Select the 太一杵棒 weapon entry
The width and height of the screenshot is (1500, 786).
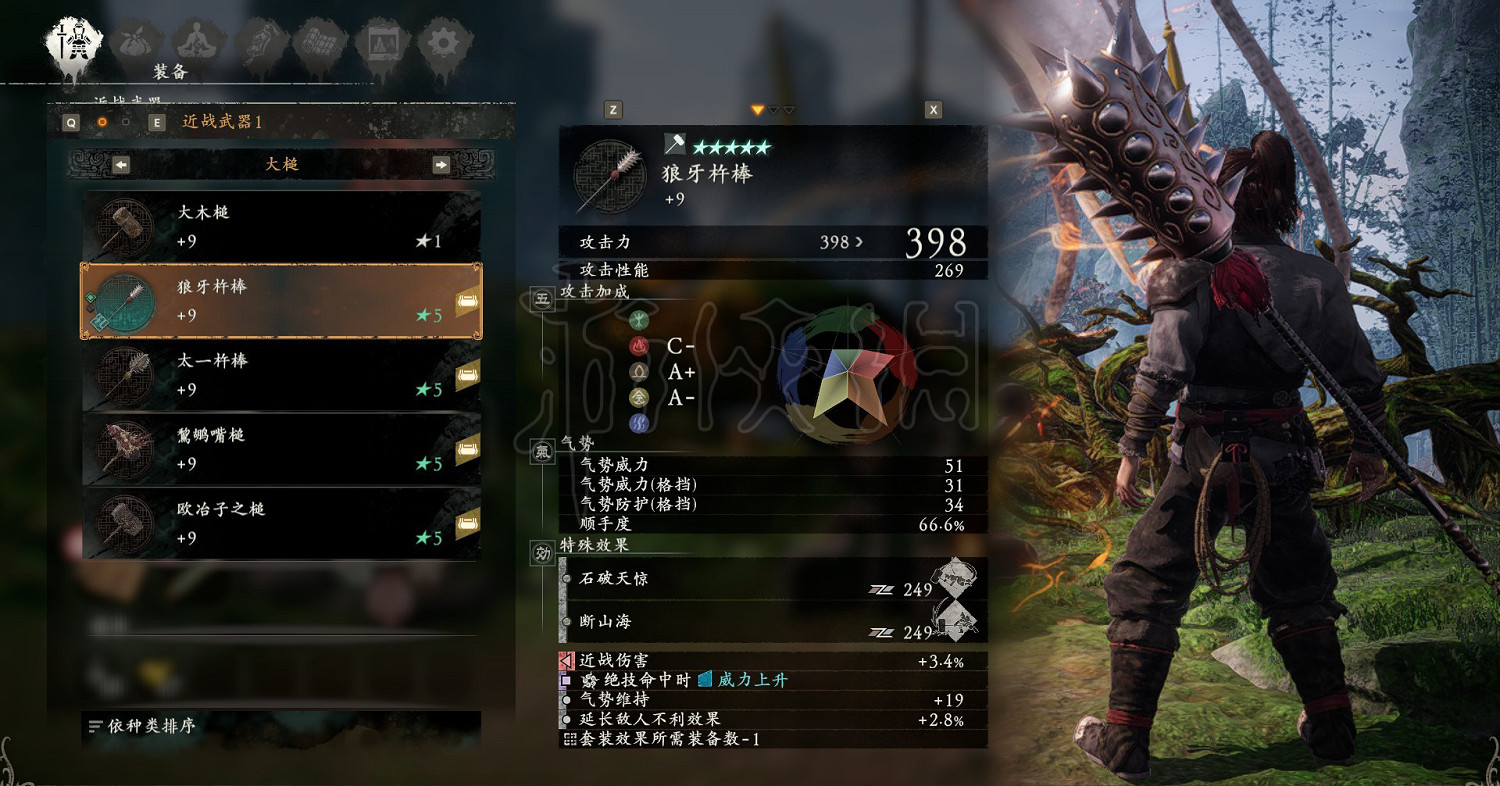tap(280, 376)
